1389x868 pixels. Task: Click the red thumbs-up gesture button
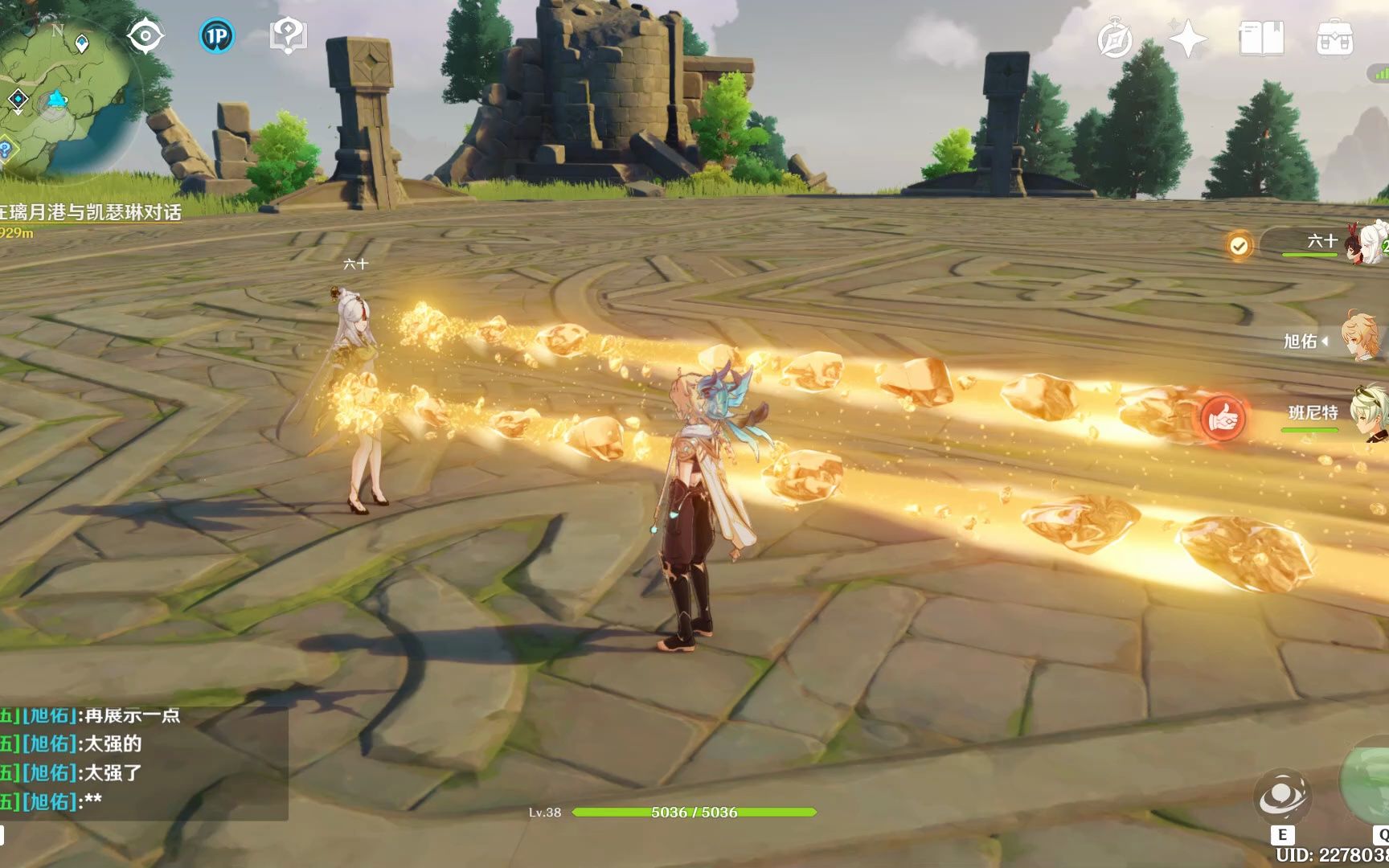point(1223,418)
